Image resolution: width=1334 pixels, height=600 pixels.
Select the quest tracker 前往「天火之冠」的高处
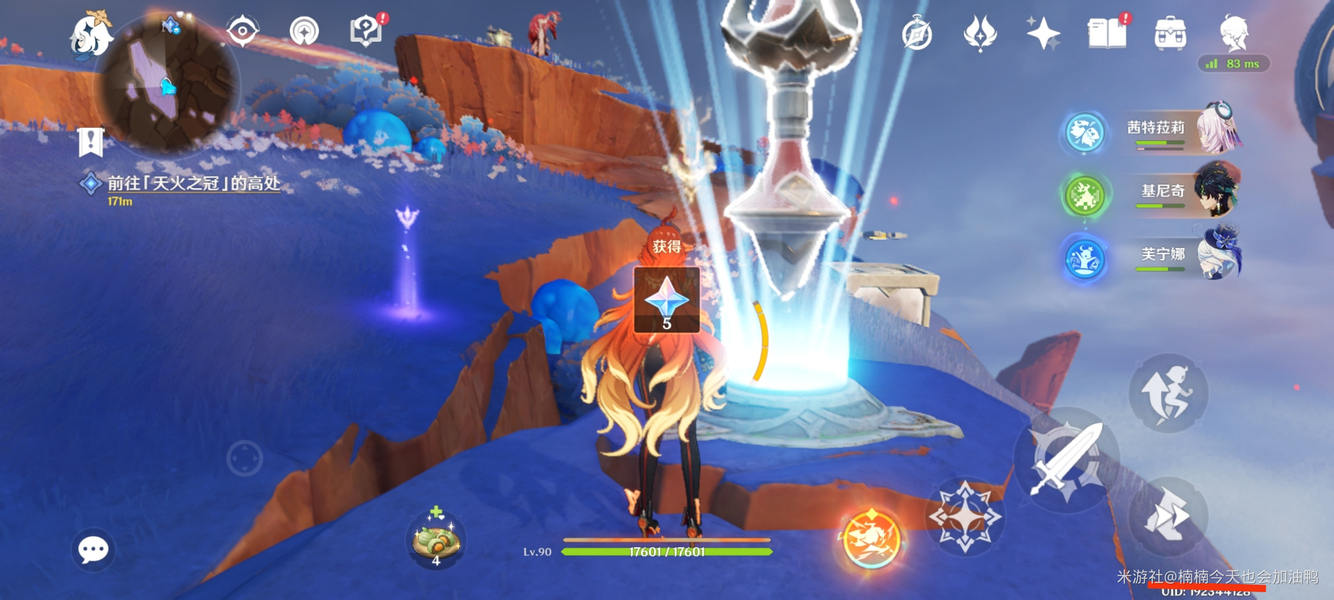click(194, 183)
